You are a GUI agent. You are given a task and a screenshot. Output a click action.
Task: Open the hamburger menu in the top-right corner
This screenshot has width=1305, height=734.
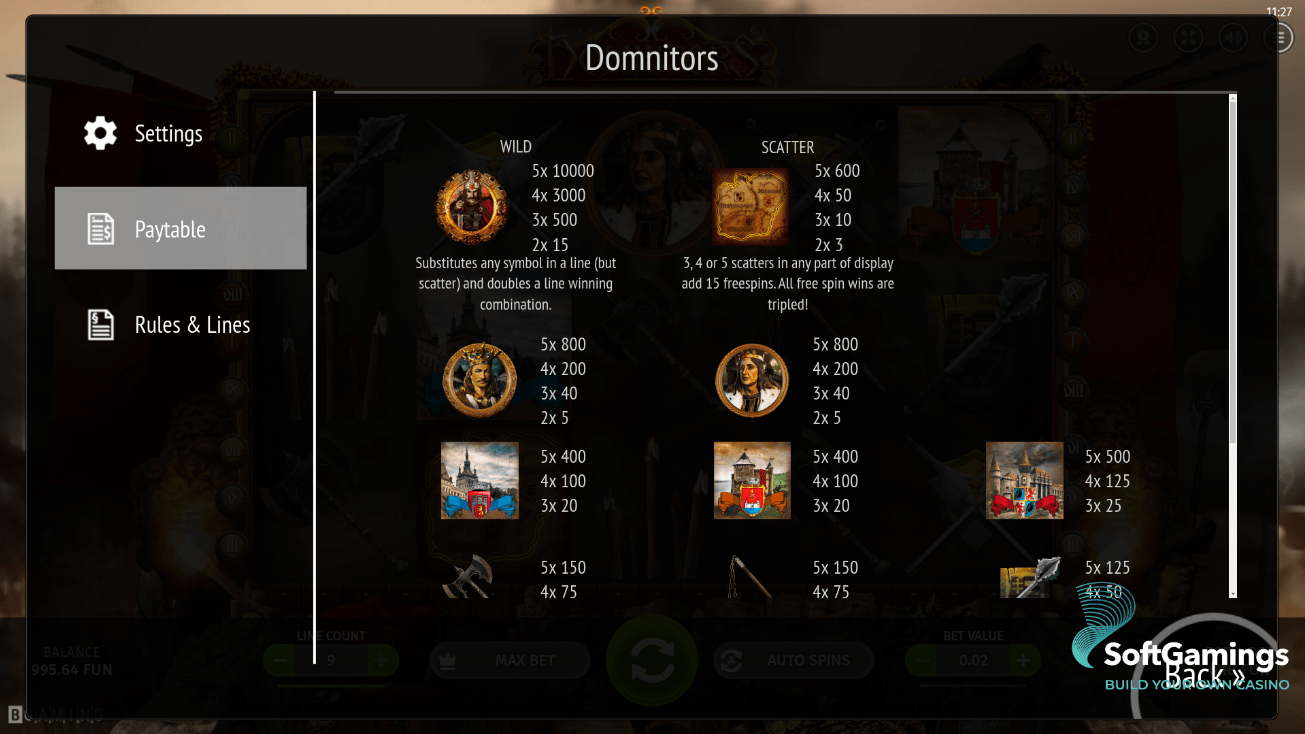click(1277, 37)
